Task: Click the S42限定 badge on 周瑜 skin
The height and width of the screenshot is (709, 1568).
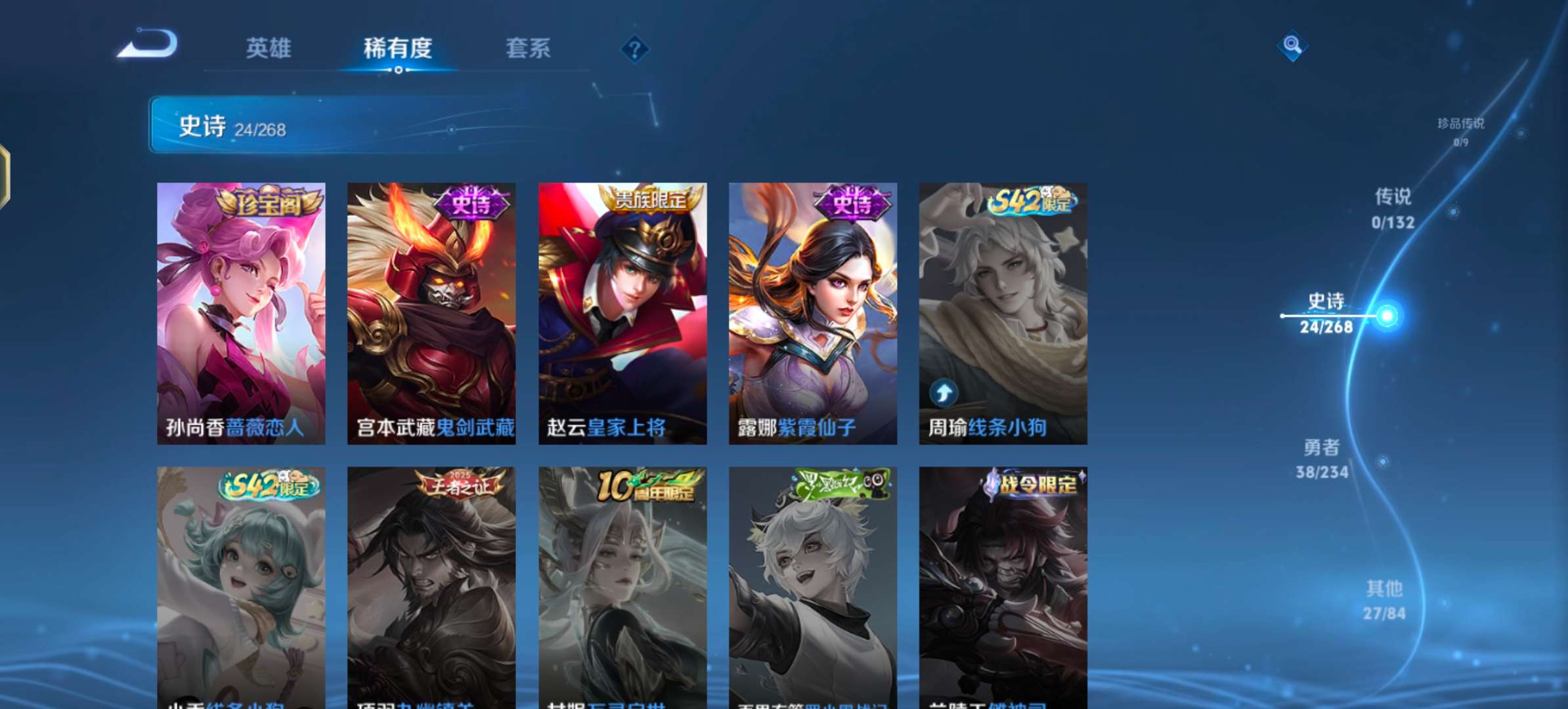Action: [x=1031, y=204]
